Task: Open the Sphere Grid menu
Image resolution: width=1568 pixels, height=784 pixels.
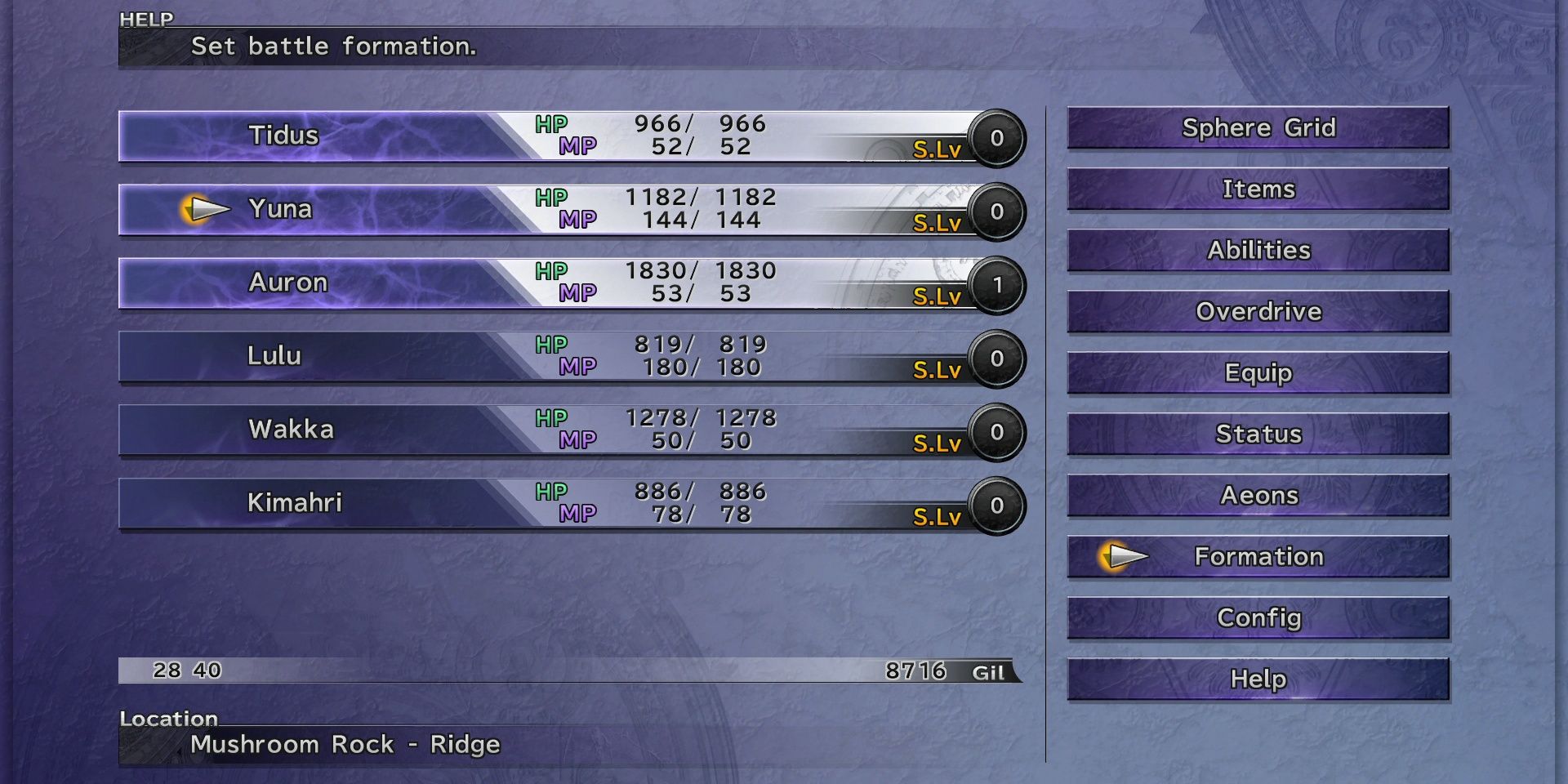Action: click(x=1258, y=128)
